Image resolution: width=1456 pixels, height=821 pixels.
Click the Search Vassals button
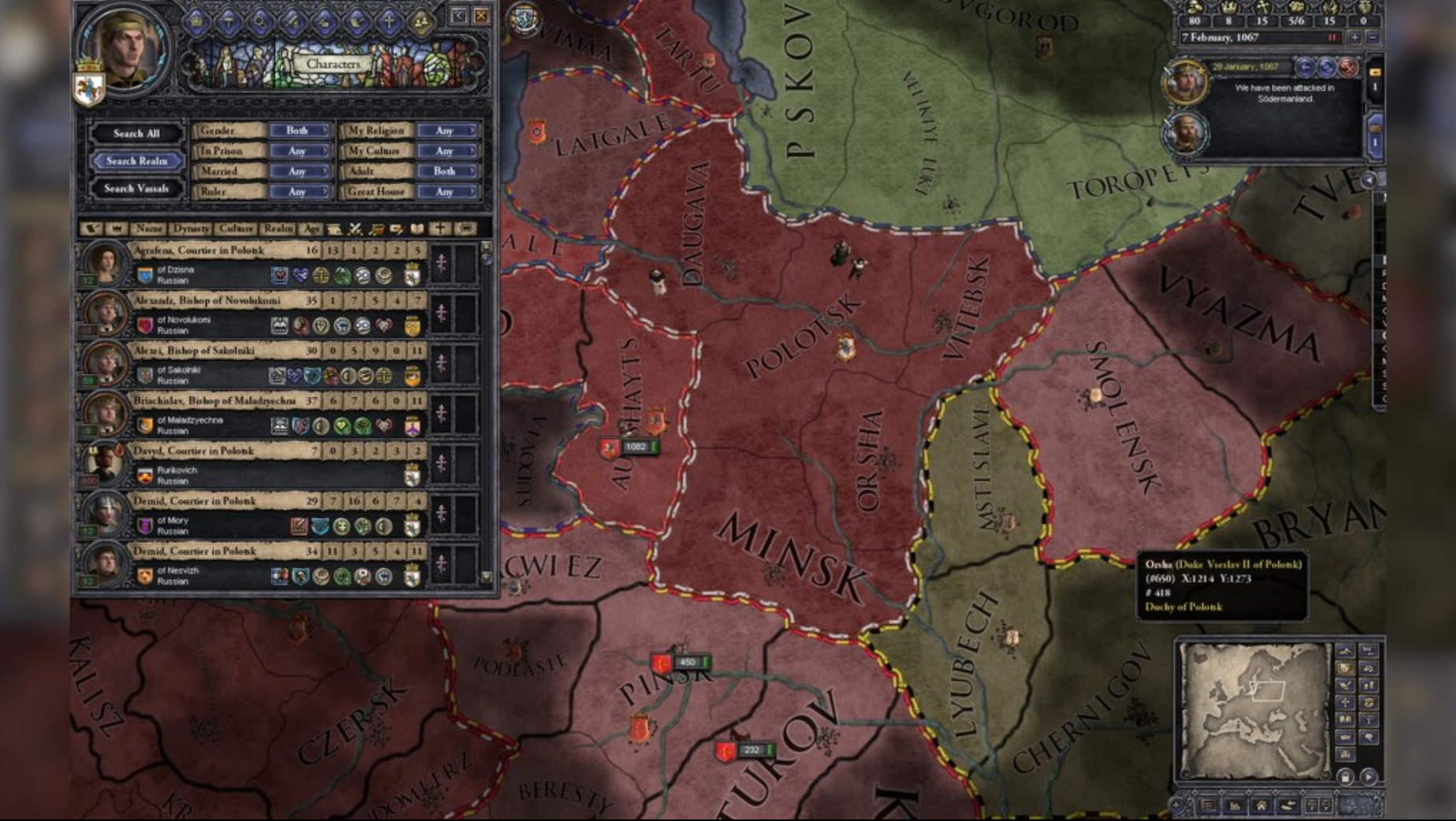pos(138,190)
